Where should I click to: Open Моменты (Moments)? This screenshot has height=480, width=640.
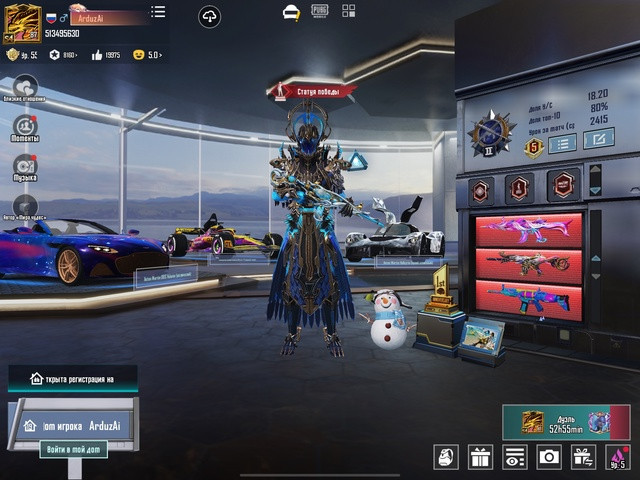point(25,126)
